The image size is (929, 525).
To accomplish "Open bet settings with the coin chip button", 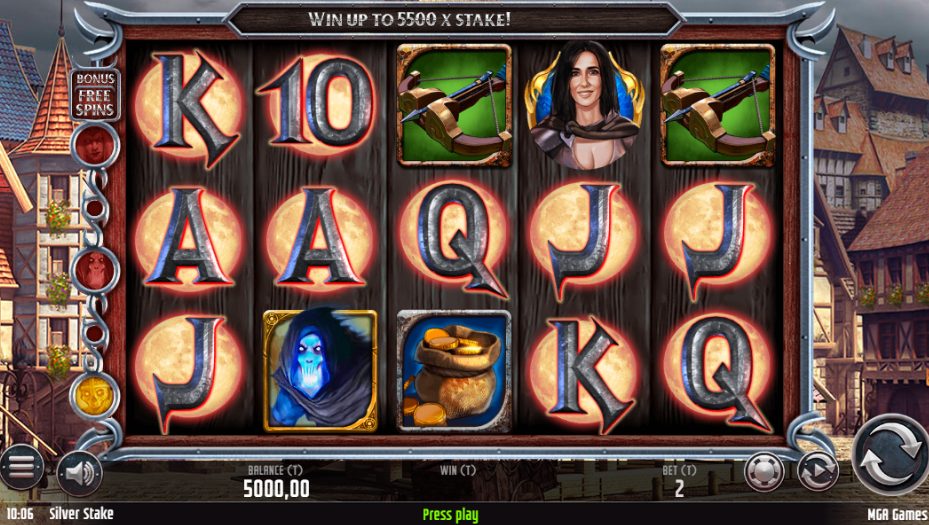I will coord(763,471).
